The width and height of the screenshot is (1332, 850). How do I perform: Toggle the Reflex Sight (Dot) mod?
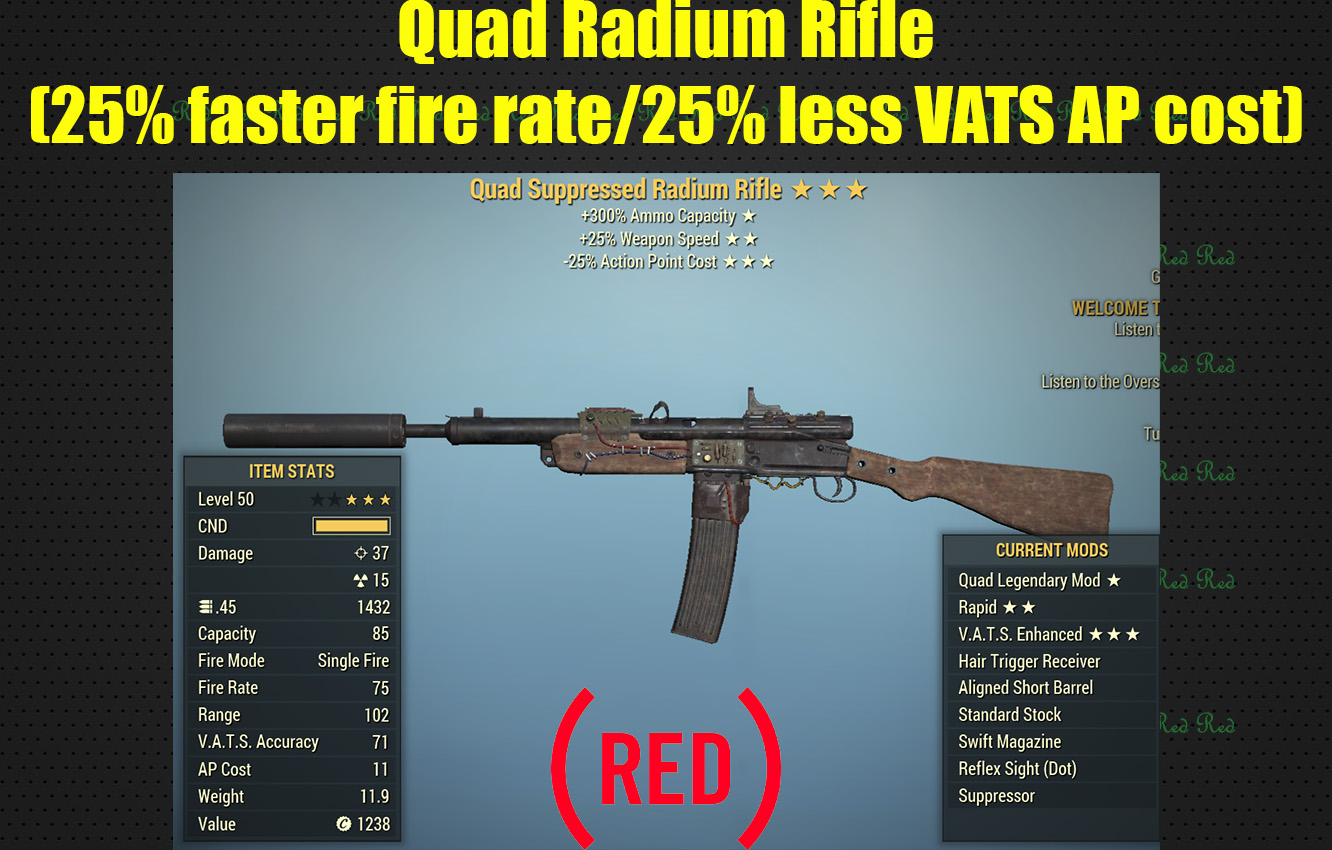(1020, 768)
